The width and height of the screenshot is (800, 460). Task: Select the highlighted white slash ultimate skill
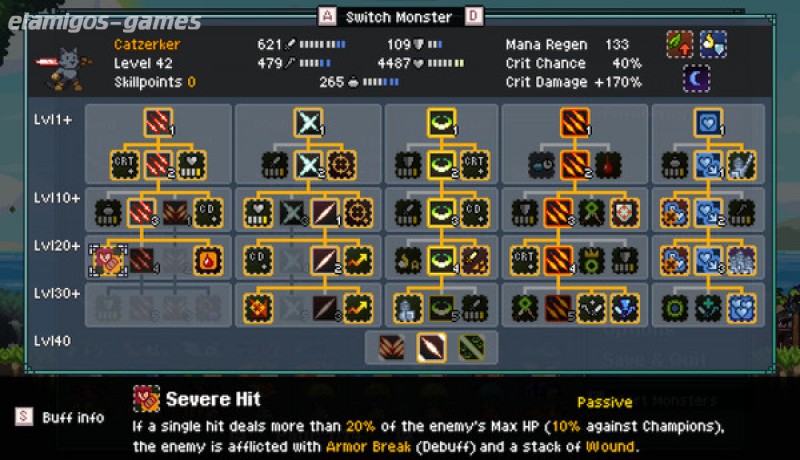click(432, 347)
